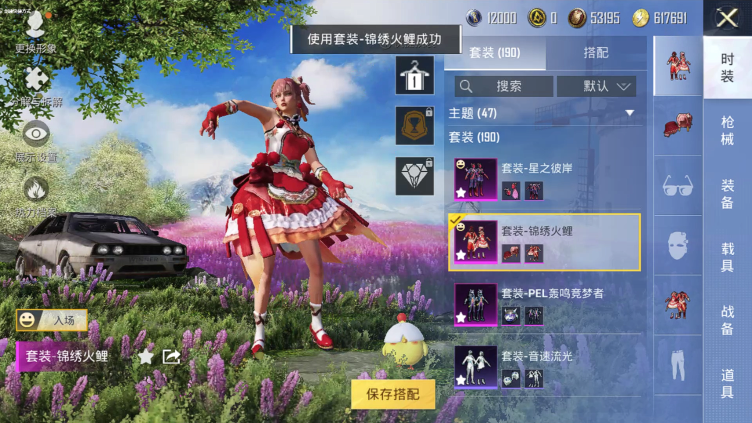The image size is (752, 423).
Task: Click the 搜索 search field
Action: tap(504, 86)
